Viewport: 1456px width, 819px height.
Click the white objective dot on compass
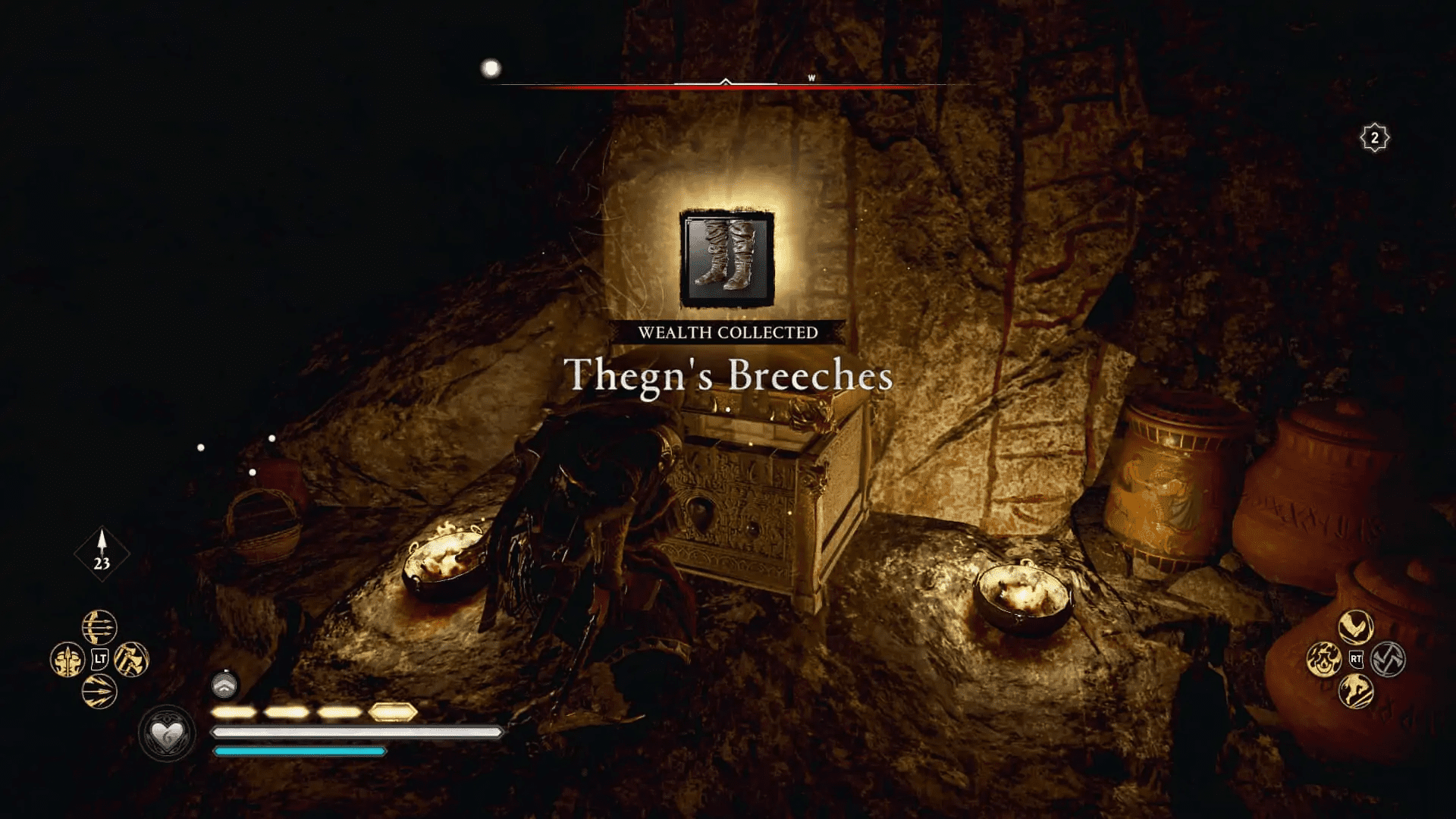(490, 68)
